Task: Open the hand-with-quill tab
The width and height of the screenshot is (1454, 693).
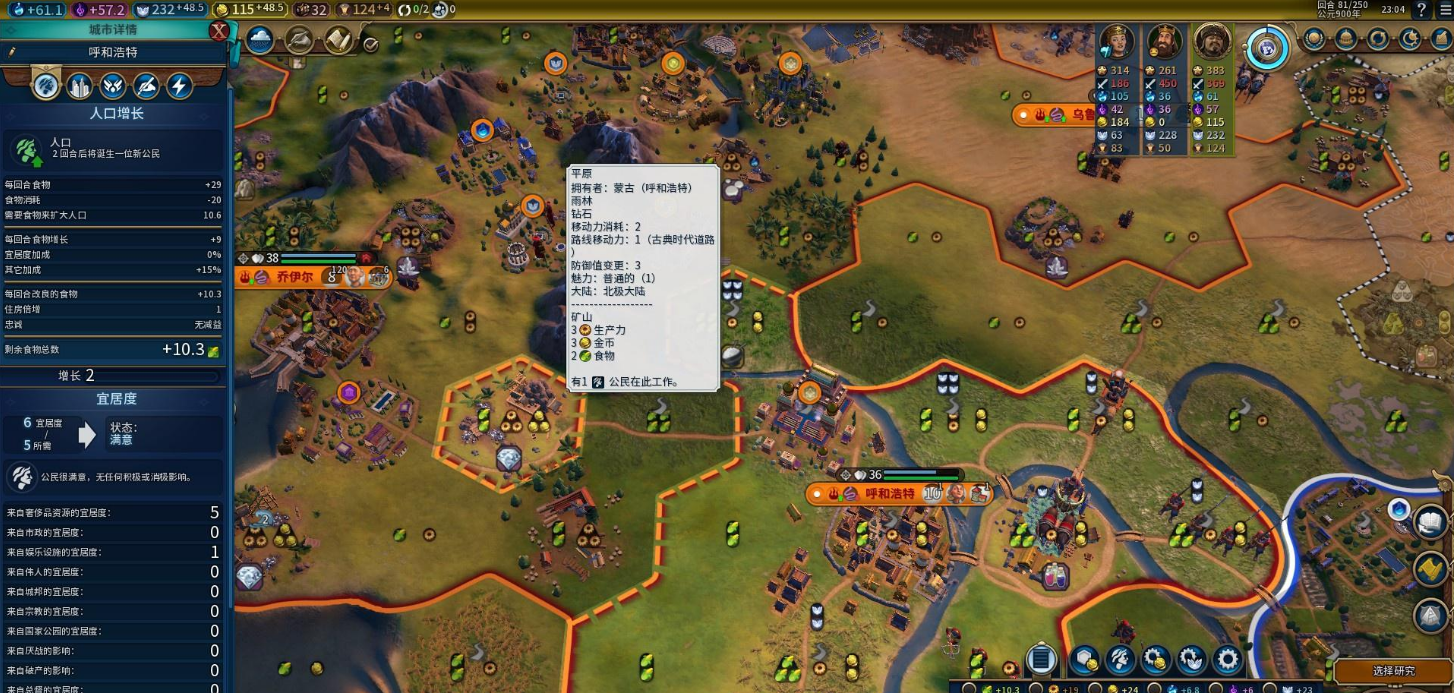Action: point(146,86)
